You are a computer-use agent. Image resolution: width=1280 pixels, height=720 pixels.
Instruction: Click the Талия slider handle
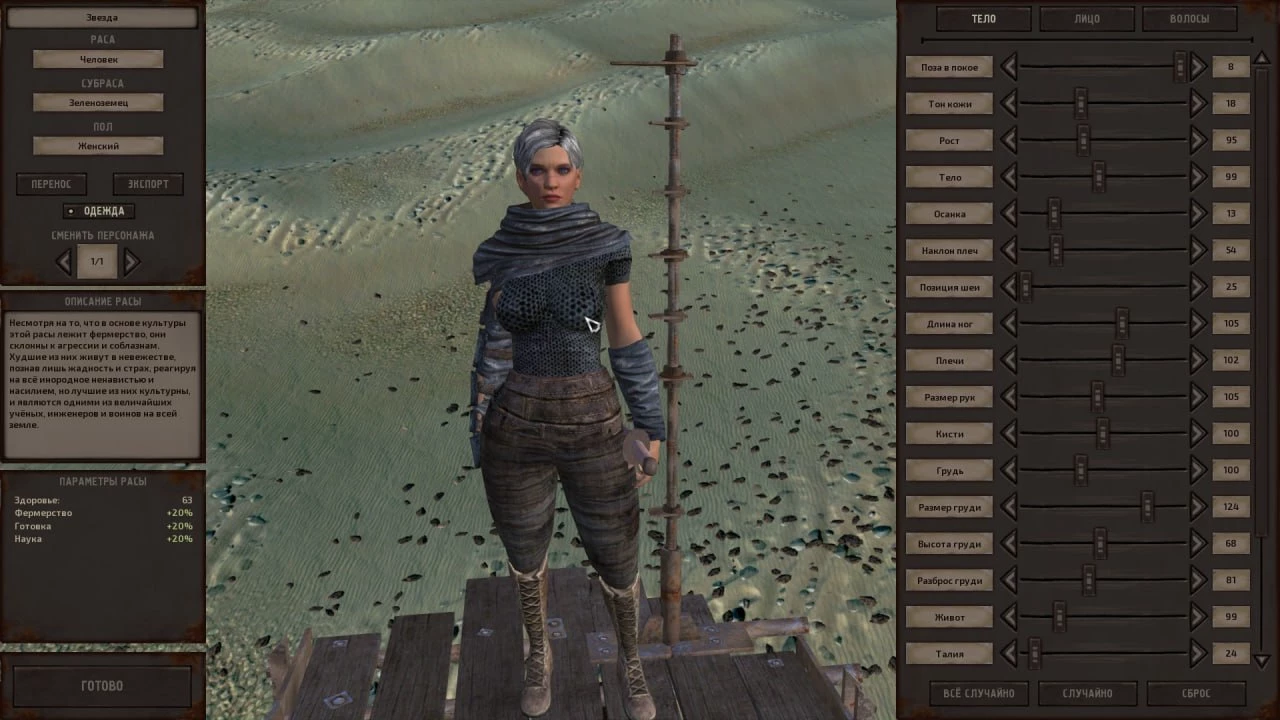pos(1035,654)
